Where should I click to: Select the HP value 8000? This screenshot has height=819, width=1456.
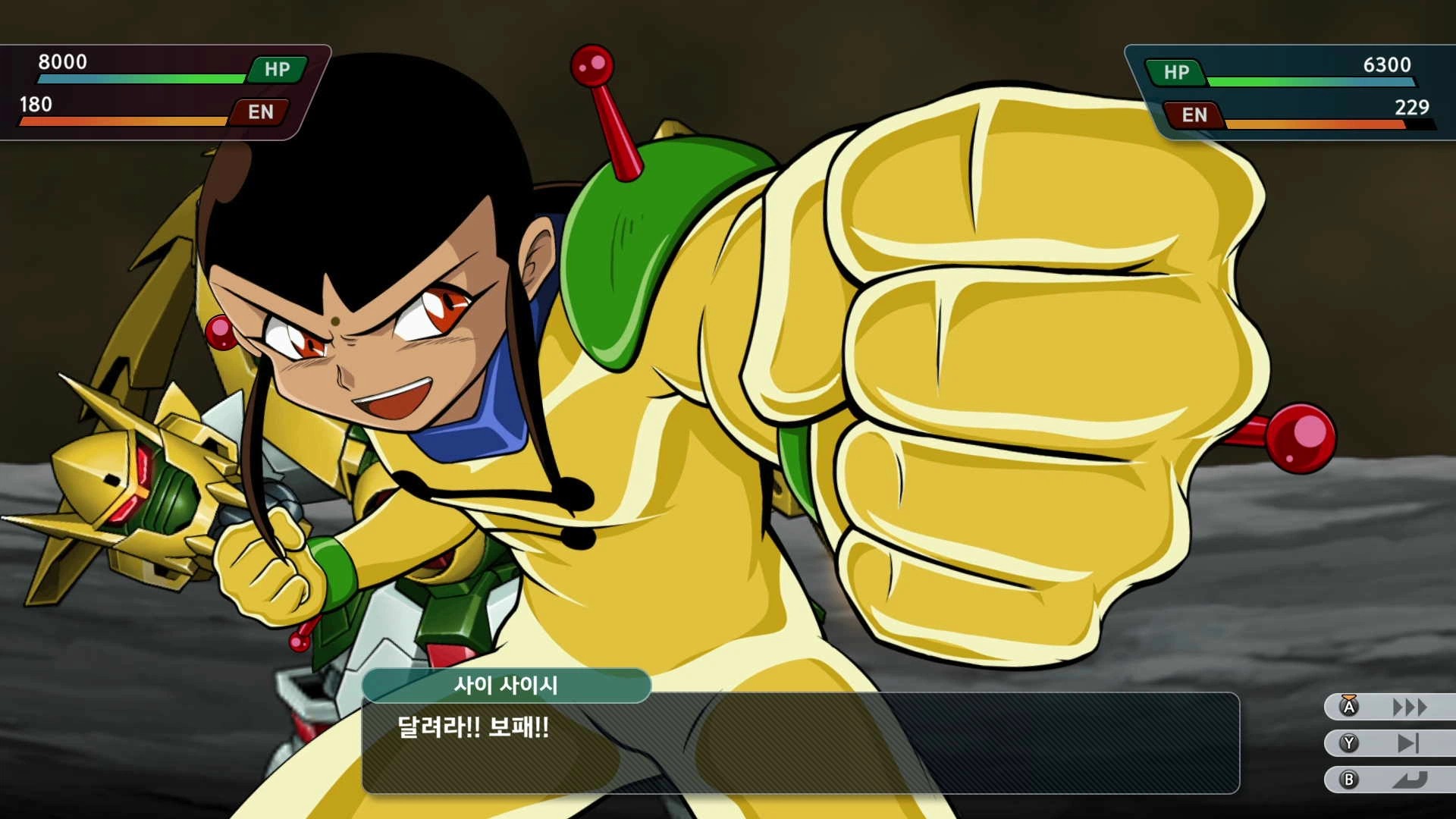click(x=63, y=64)
